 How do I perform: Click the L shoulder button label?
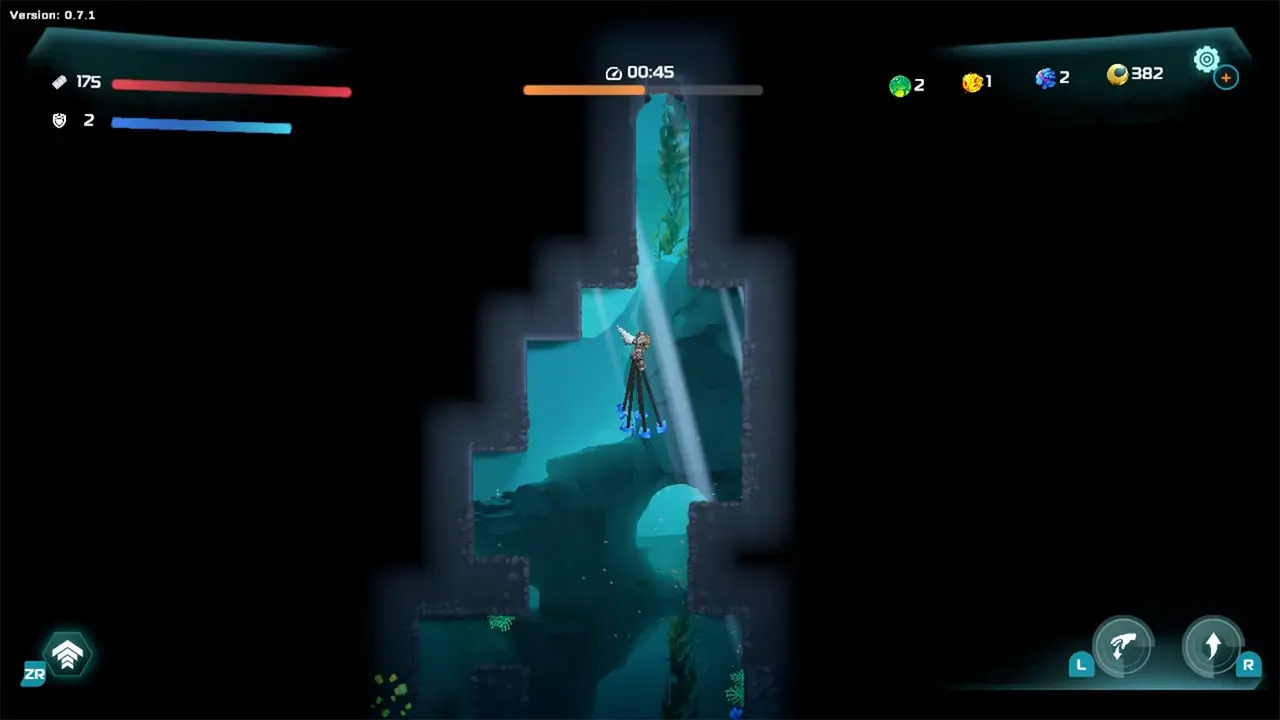(x=1081, y=664)
